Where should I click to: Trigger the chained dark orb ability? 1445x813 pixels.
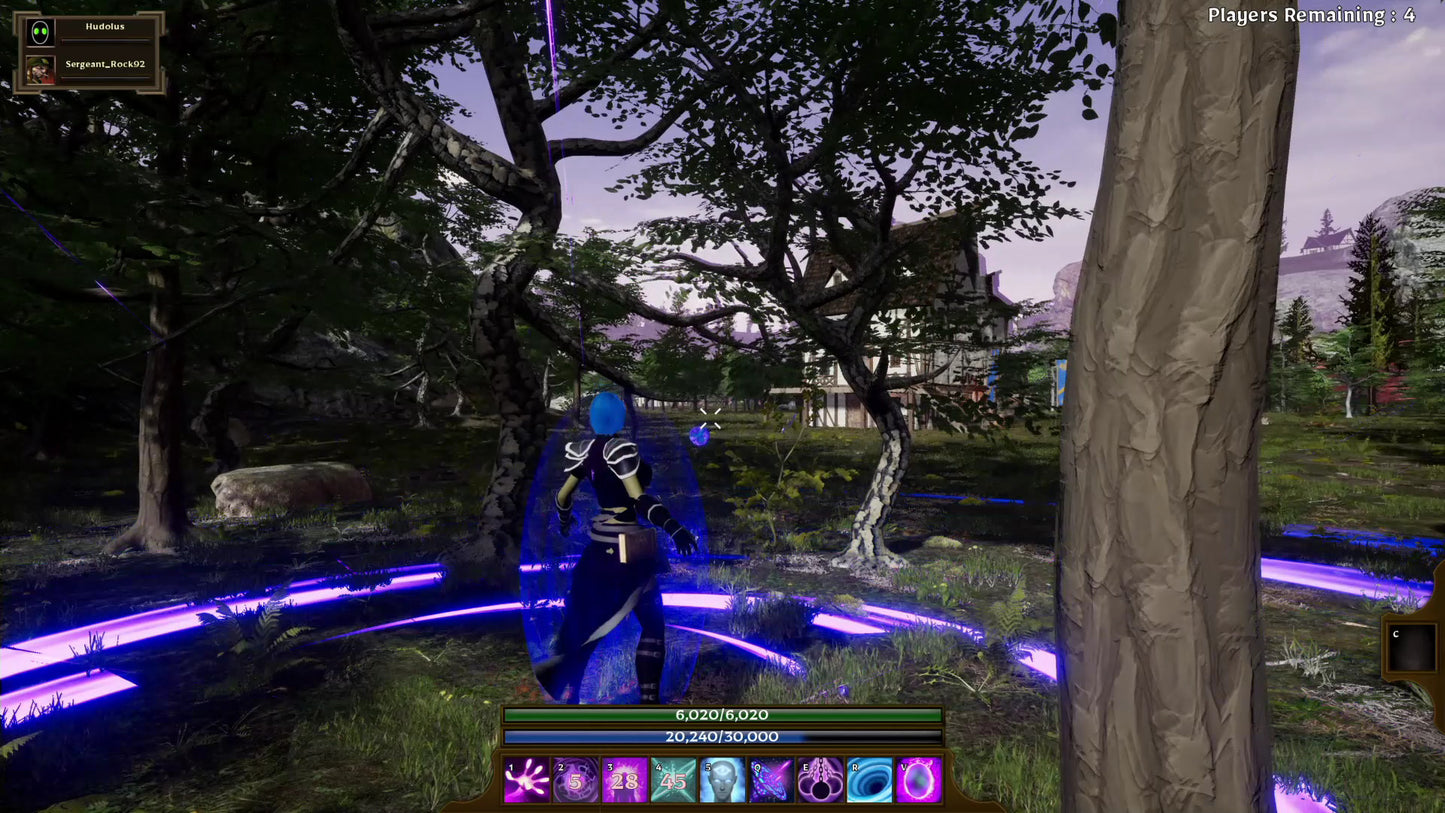pos(820,780)
